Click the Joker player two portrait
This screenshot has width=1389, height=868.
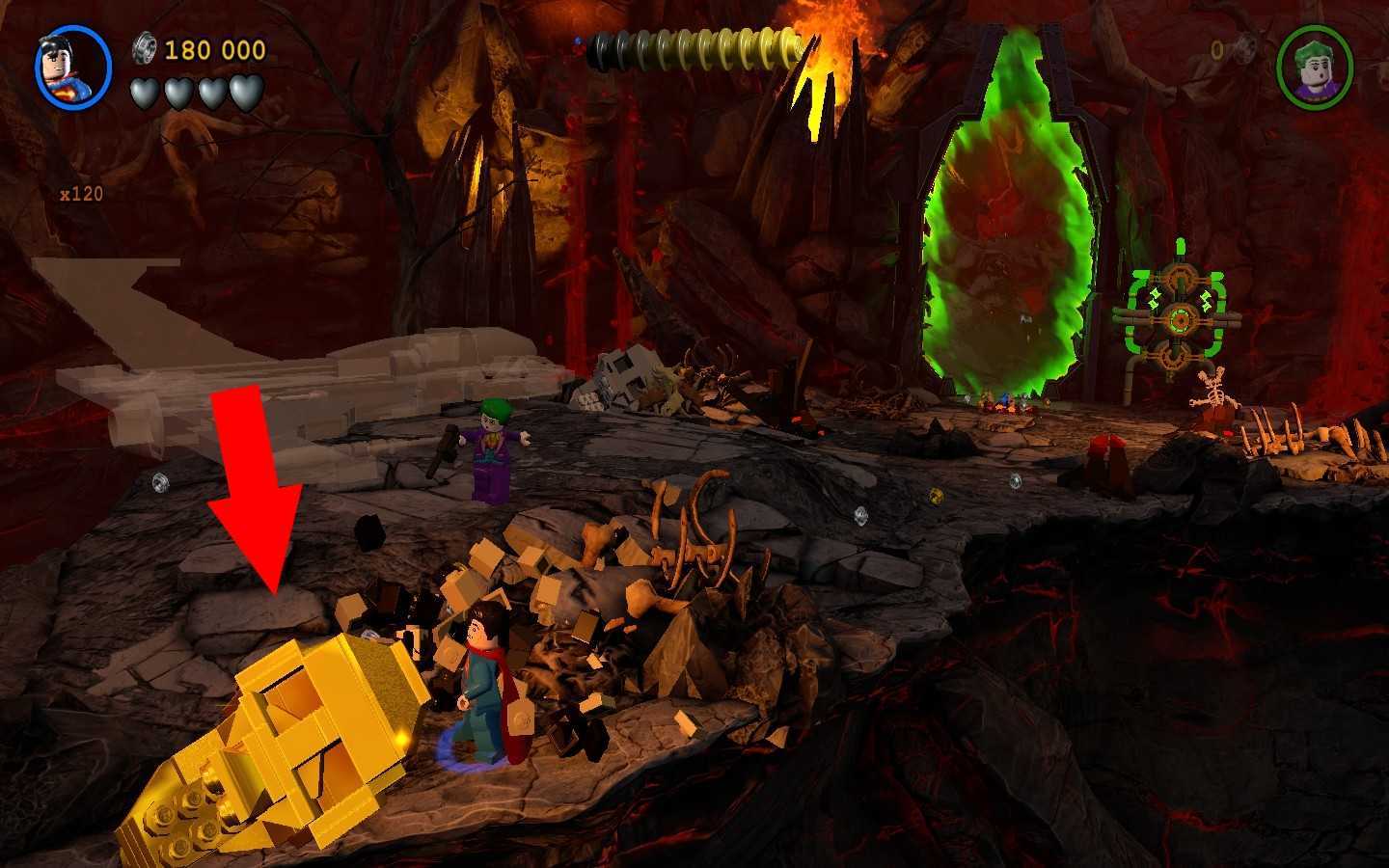point(1314,68)
